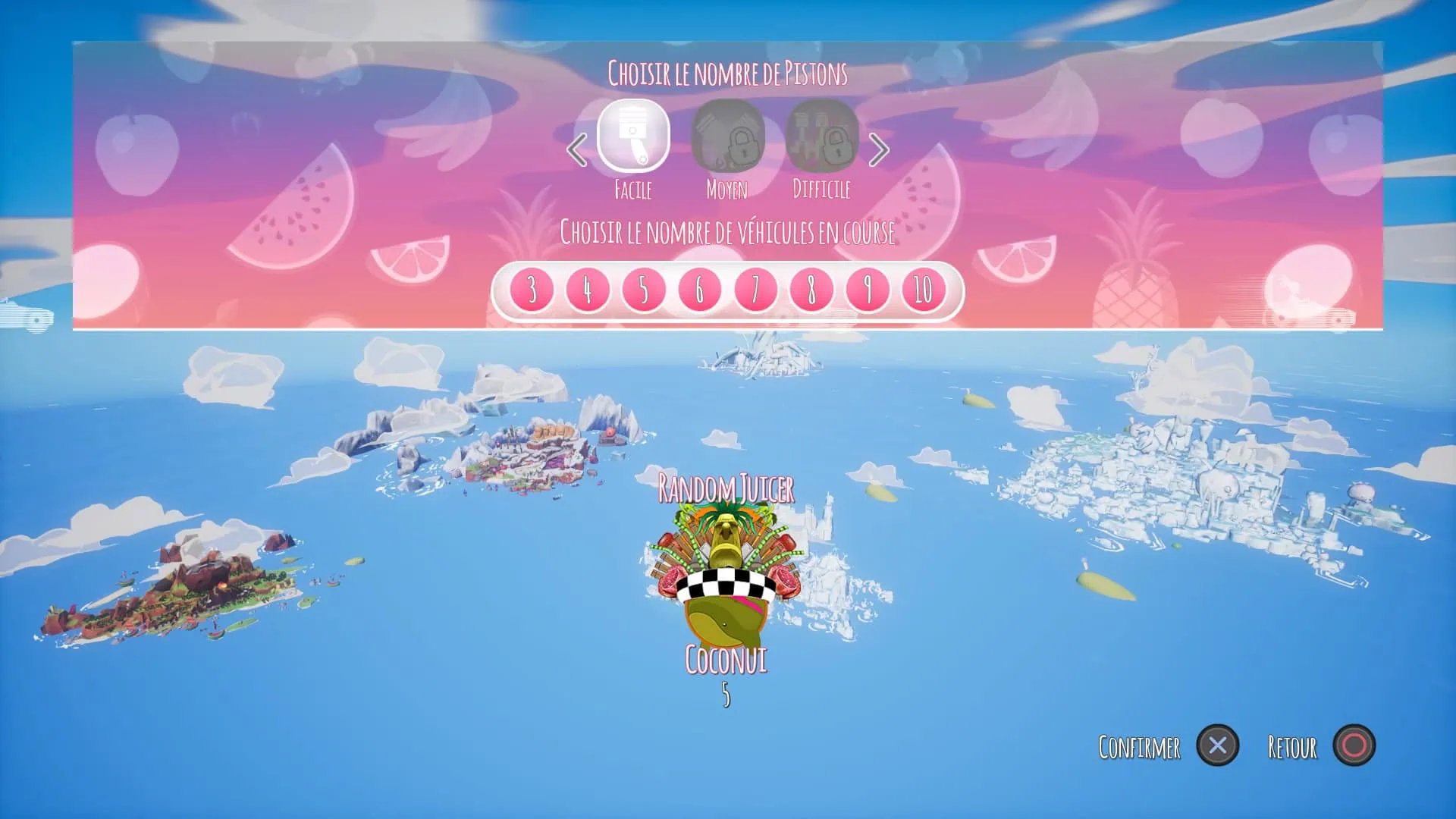This screenshot has height=819, width=1456.
Task: Choose 8 vehicles for the race
Action: pos(811,290)
